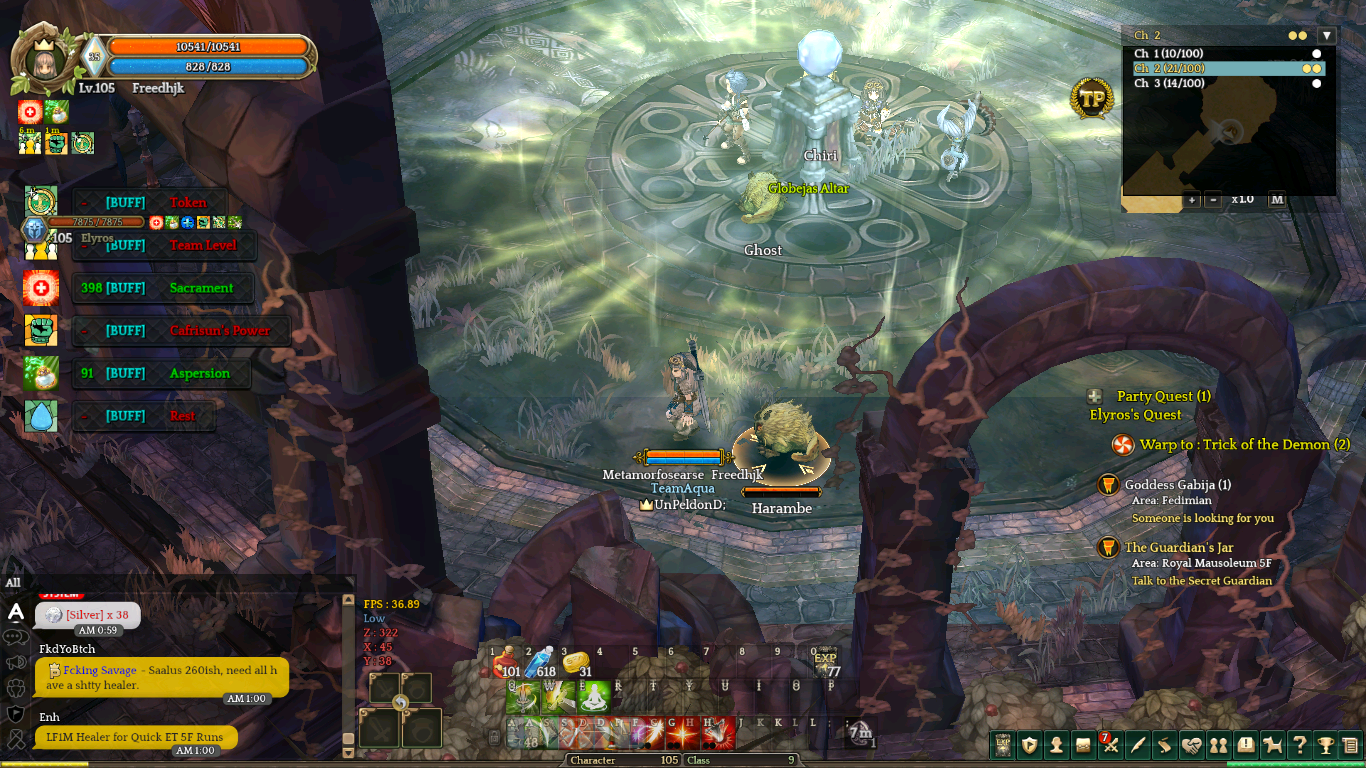The width and height of the screenshot is (1366, 768).
Task: Zoom out the minimap with minus button
Action: [1213, 199]
